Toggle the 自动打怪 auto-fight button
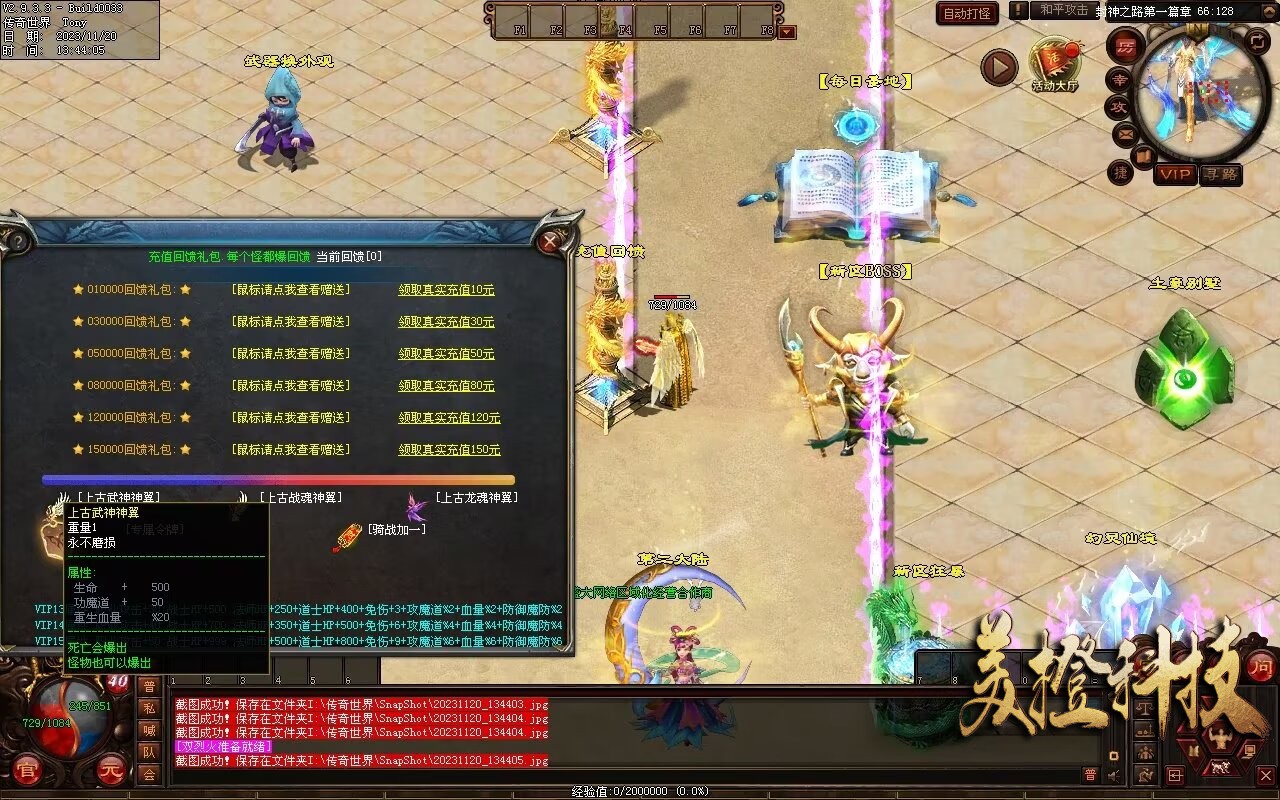This screenshot has height=800, width=1280. pyautogui.click(x=967, y=14)
